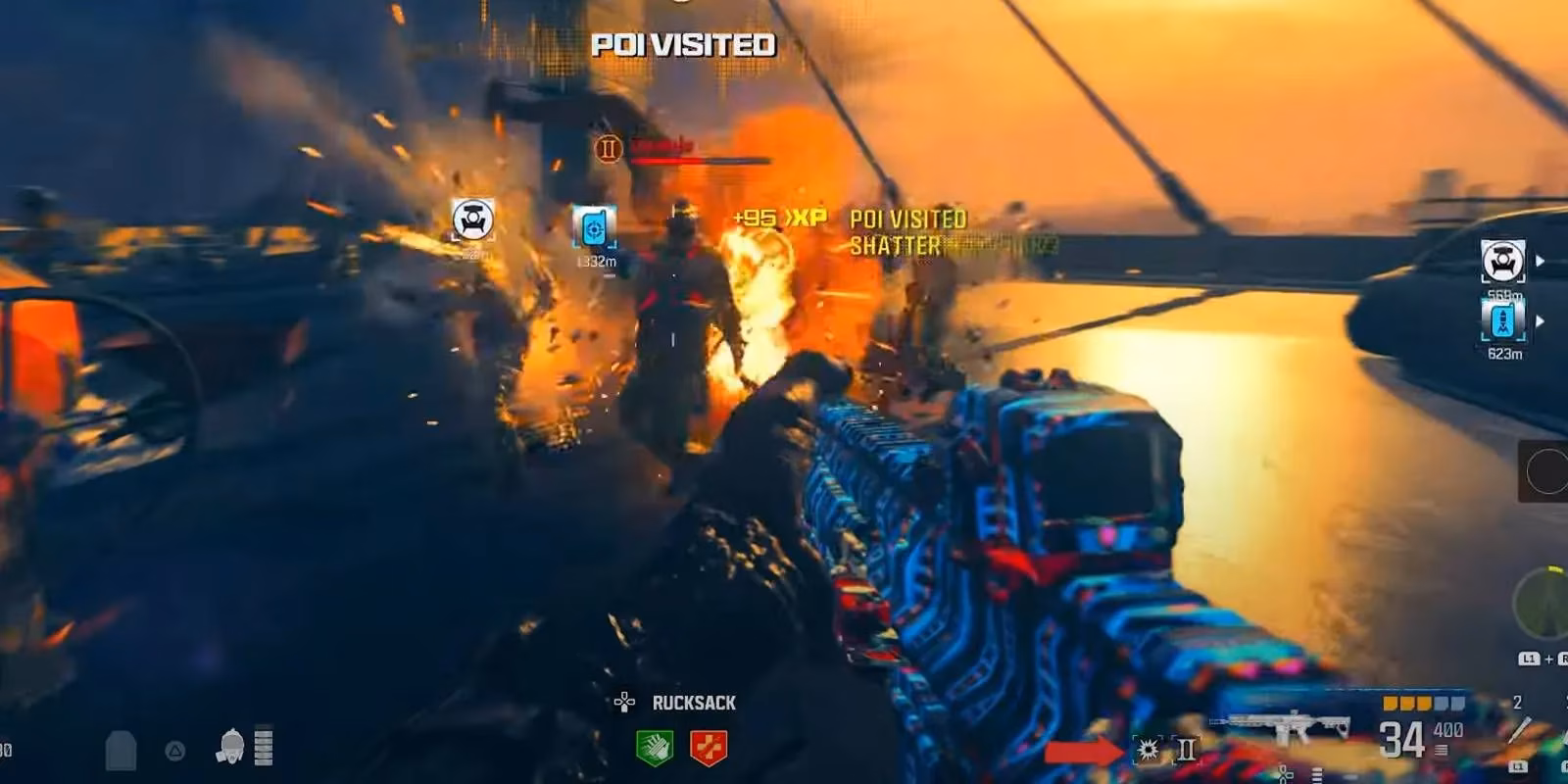Expand the chevron beside the 568m marker
Viewport: 1568px width, 784px height.
(1540, 259)
